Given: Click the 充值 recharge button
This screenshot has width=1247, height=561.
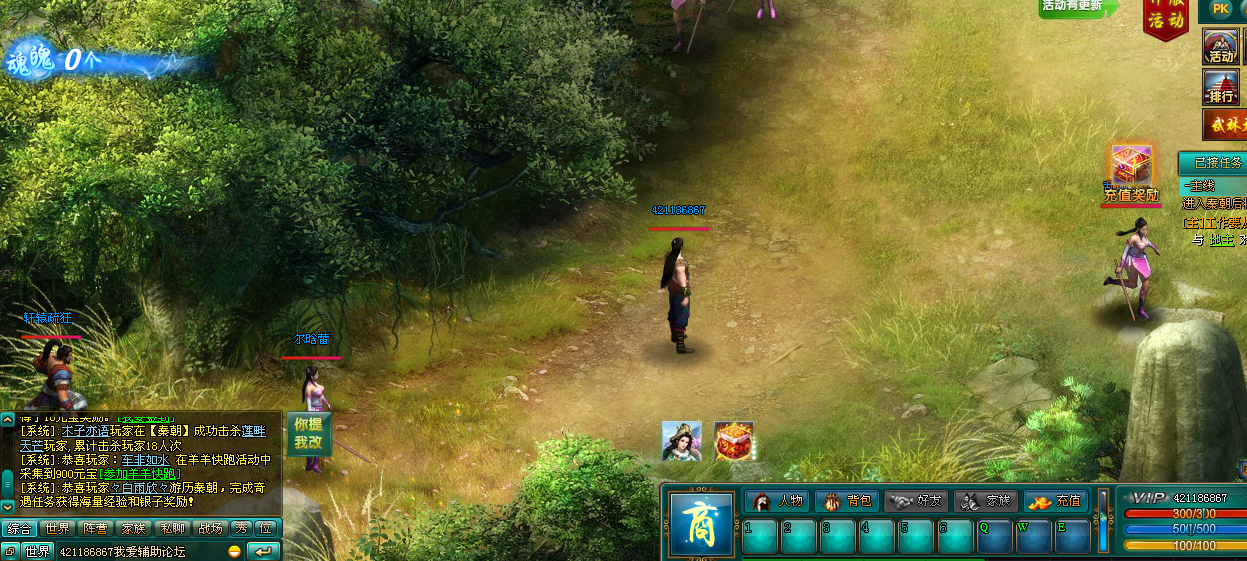Looking at the screenshot, I should pyautogui.click(x=1056, y=501).
